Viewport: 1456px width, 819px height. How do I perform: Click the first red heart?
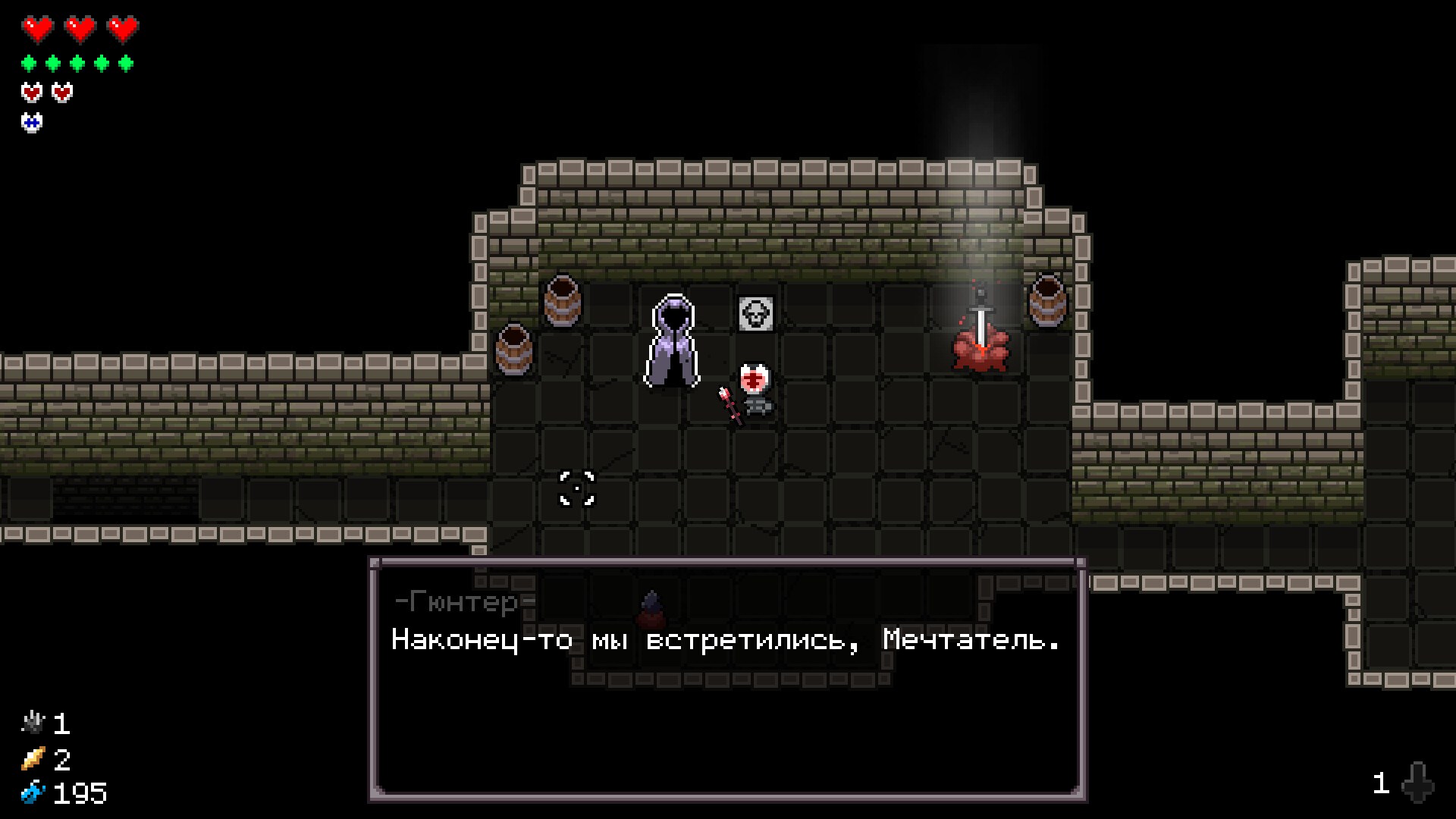click(x=36, y=30)
